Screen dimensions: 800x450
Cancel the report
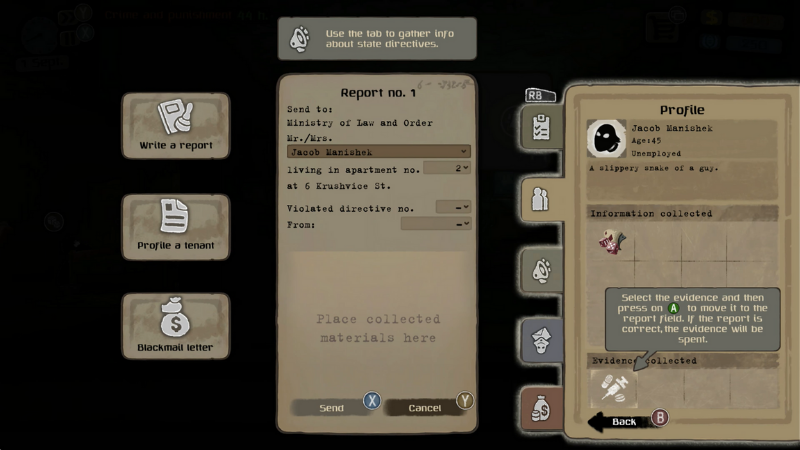(x=425, y=407)
